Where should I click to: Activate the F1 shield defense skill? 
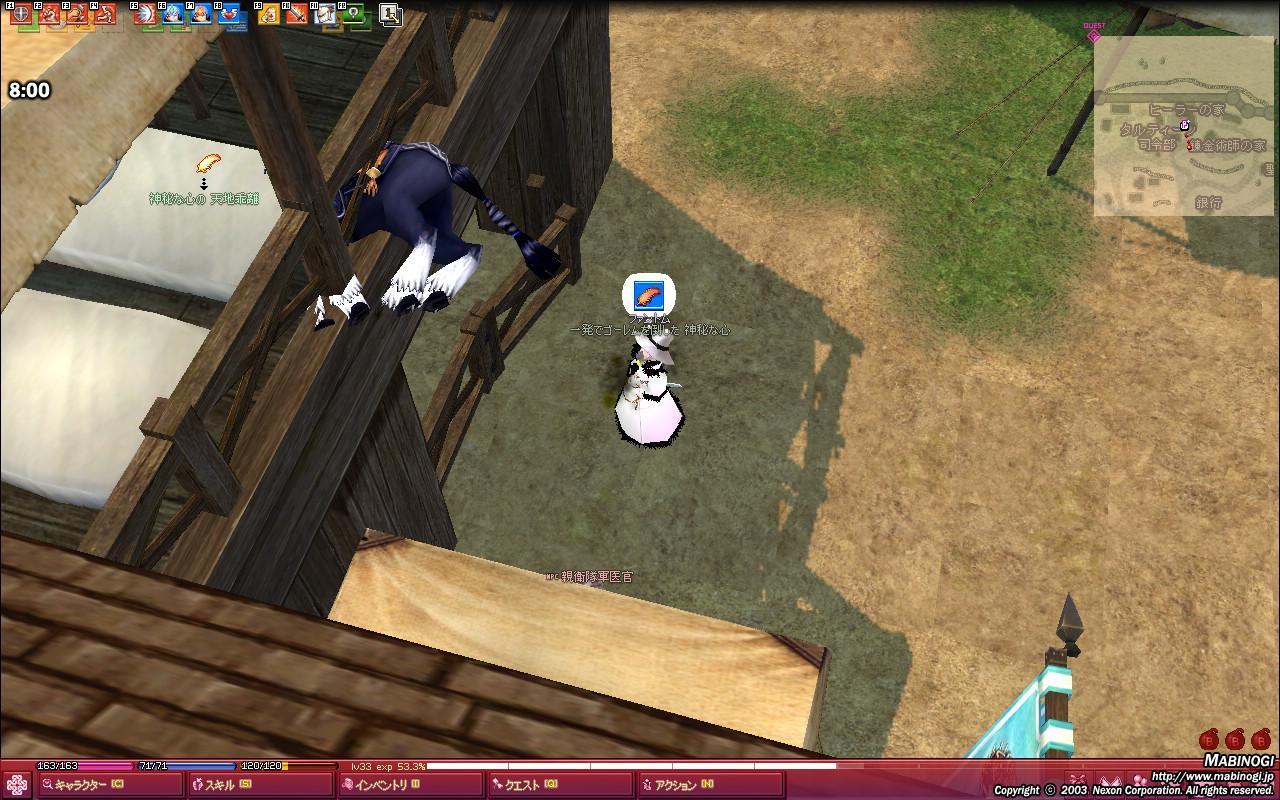tap(19, 14)
